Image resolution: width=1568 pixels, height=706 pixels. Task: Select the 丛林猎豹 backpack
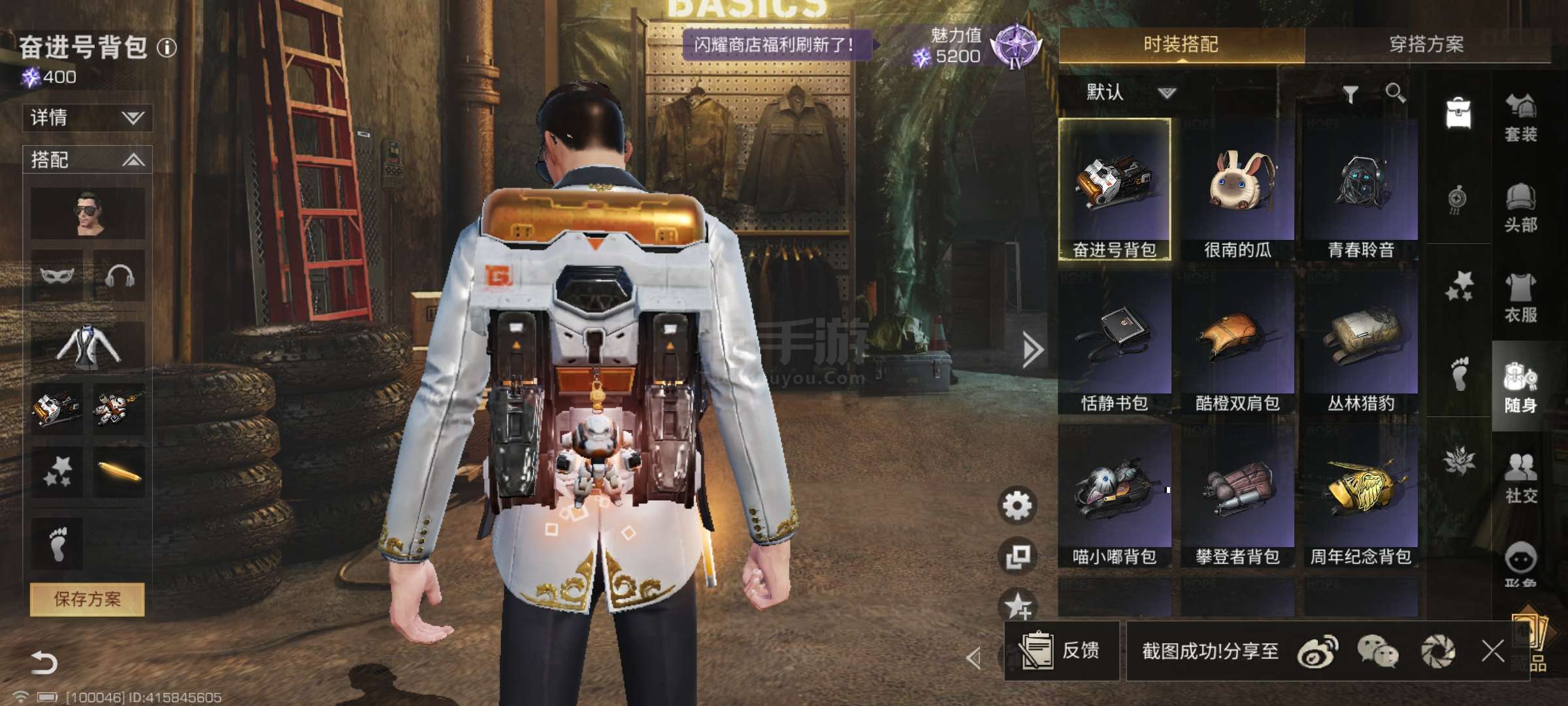[x=1360, y=343]
